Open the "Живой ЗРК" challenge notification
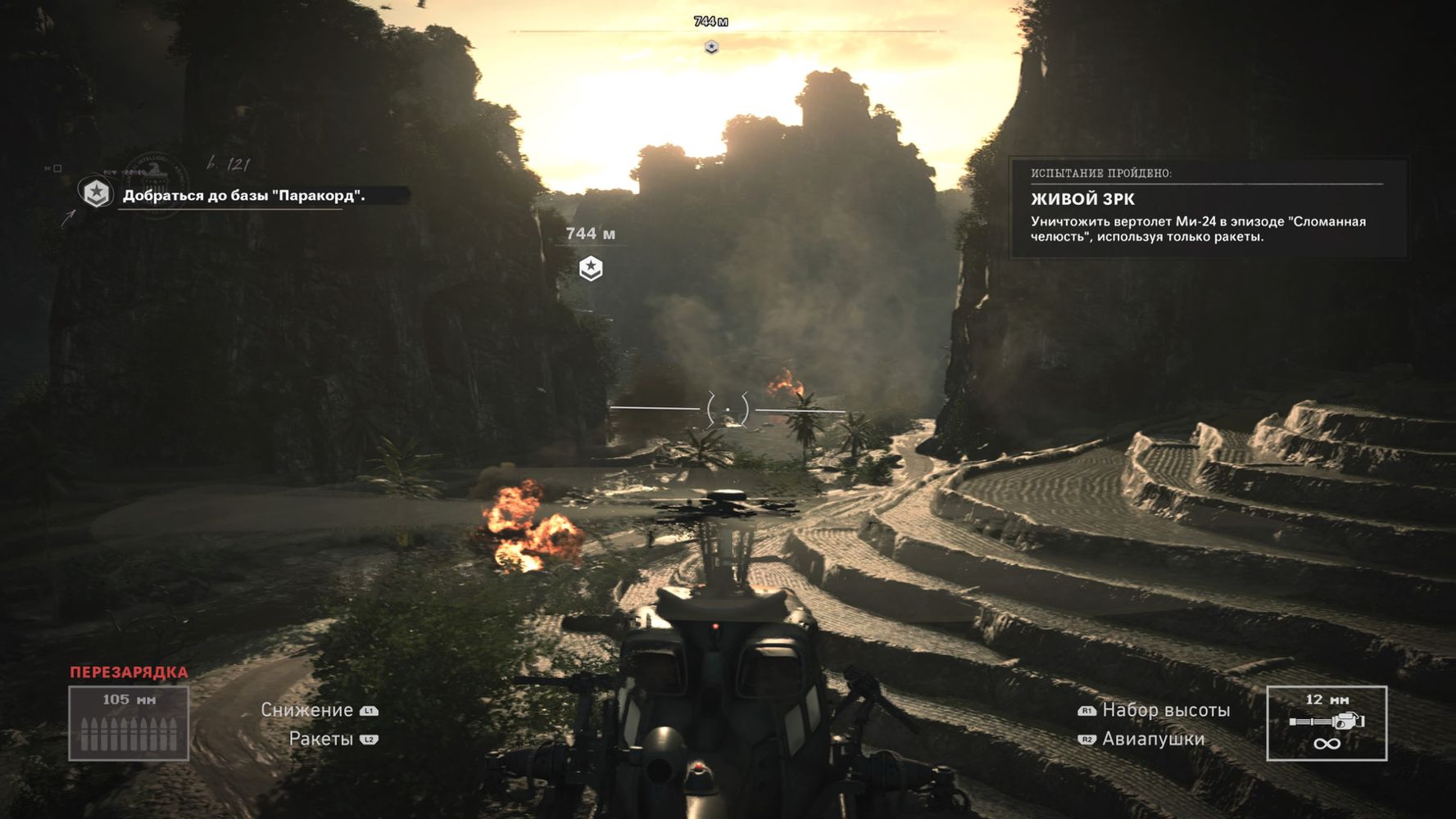This screenshot has width=1456, height=819. coord(1209,209)
